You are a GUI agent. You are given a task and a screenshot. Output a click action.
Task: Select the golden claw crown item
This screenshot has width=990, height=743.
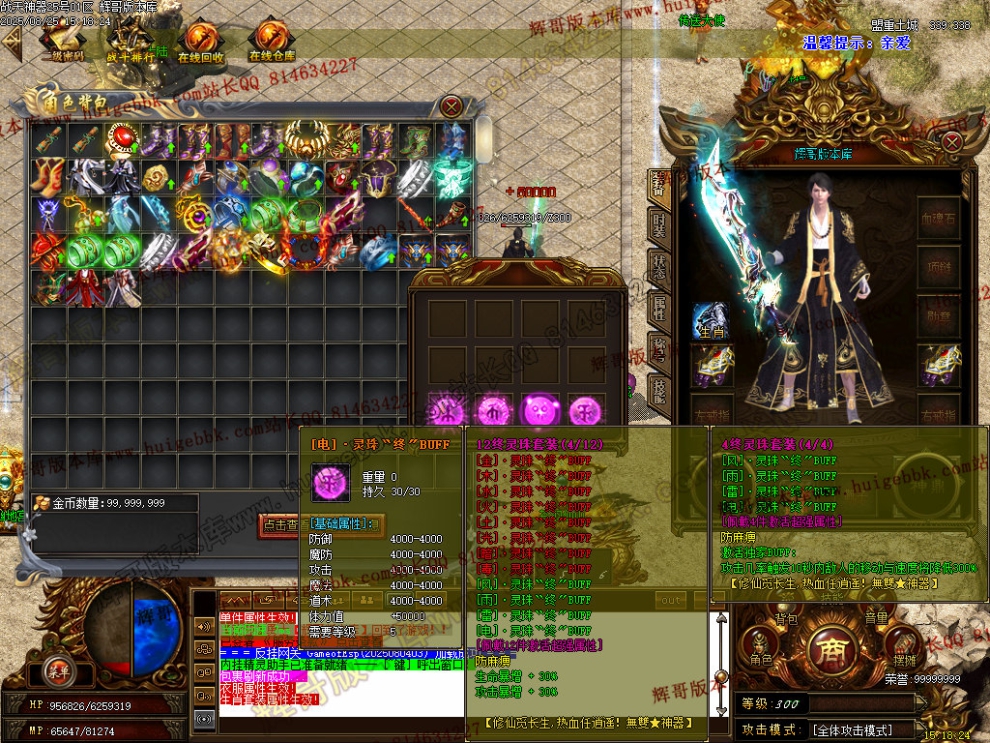[x=304, y=141]
